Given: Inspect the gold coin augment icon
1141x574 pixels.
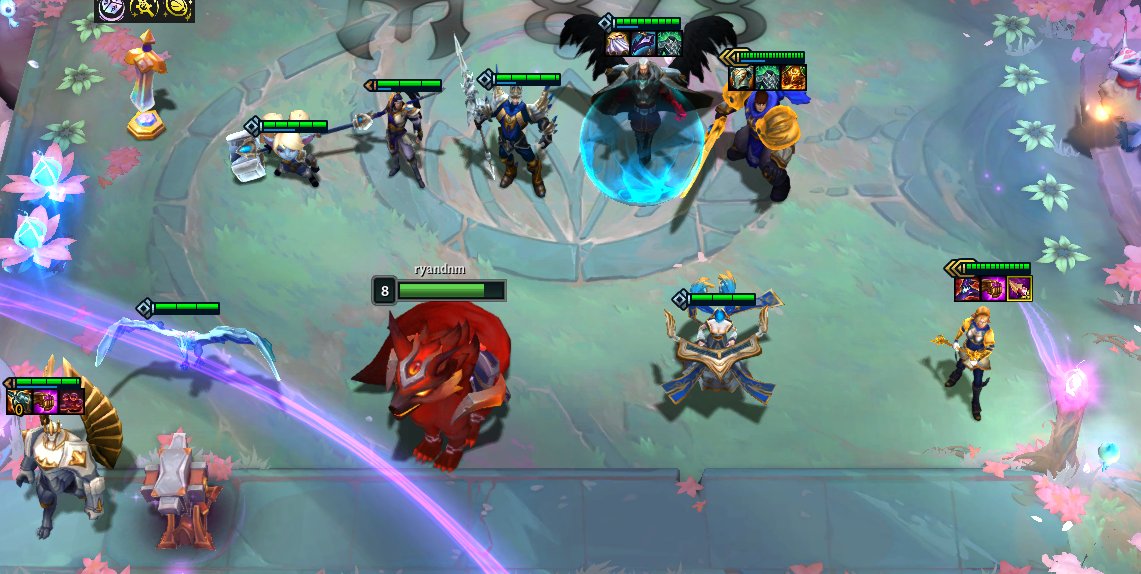Looking at the screenshot, I should click(x=179, y=9).
